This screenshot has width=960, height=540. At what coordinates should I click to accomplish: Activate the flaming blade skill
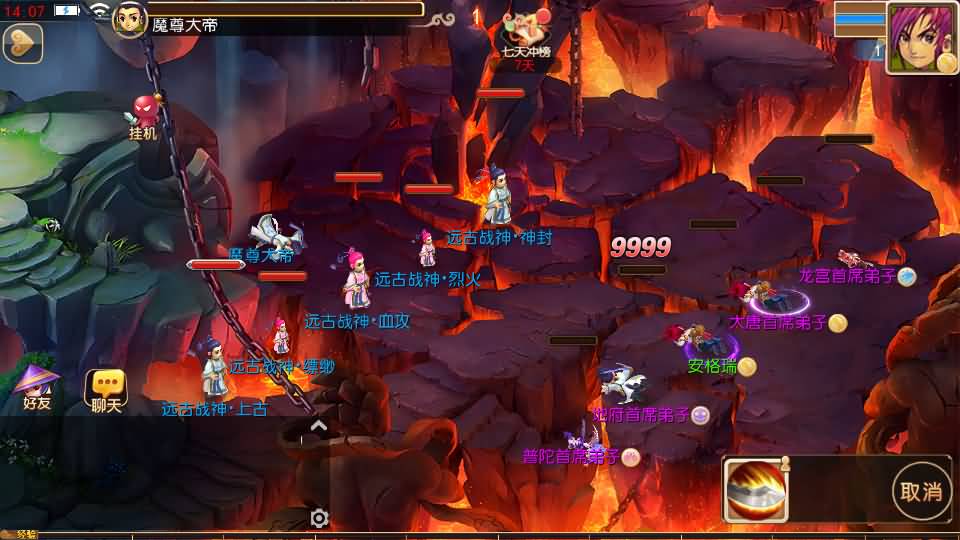tap(757, 489)
